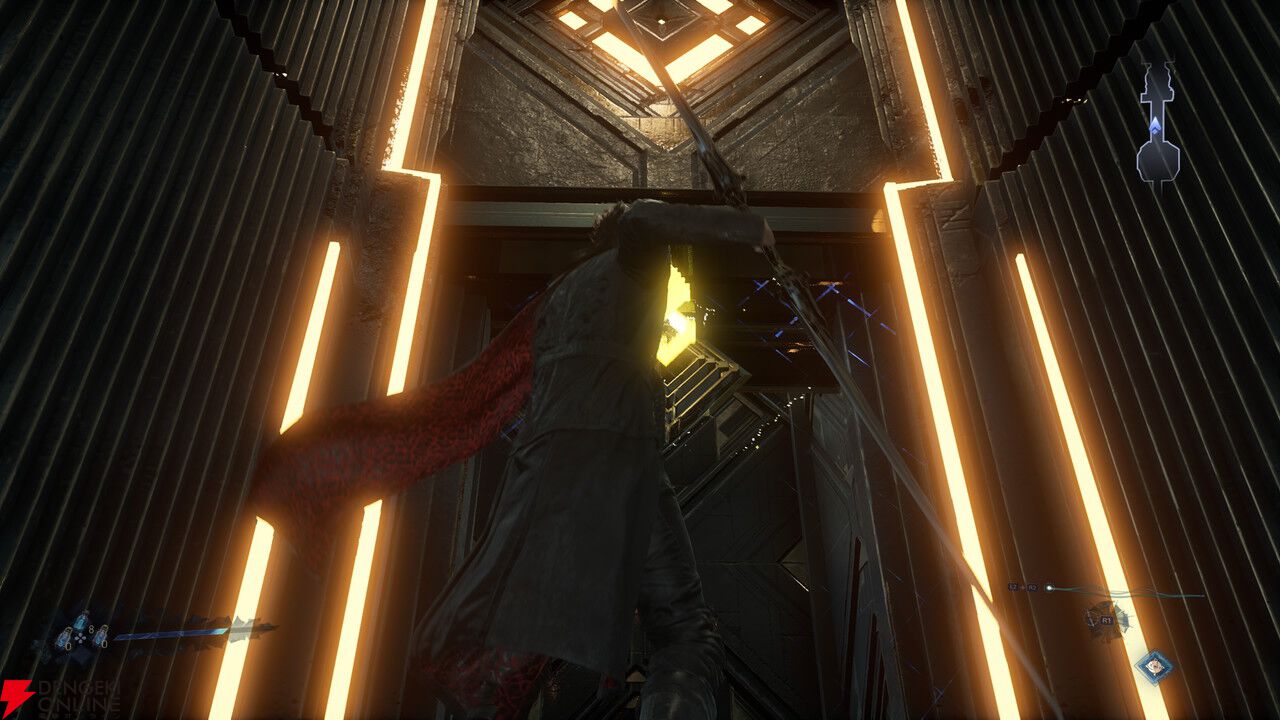
Task: Click the blue diamond Devil Breaker icon bottom right
Action: 1155,665
